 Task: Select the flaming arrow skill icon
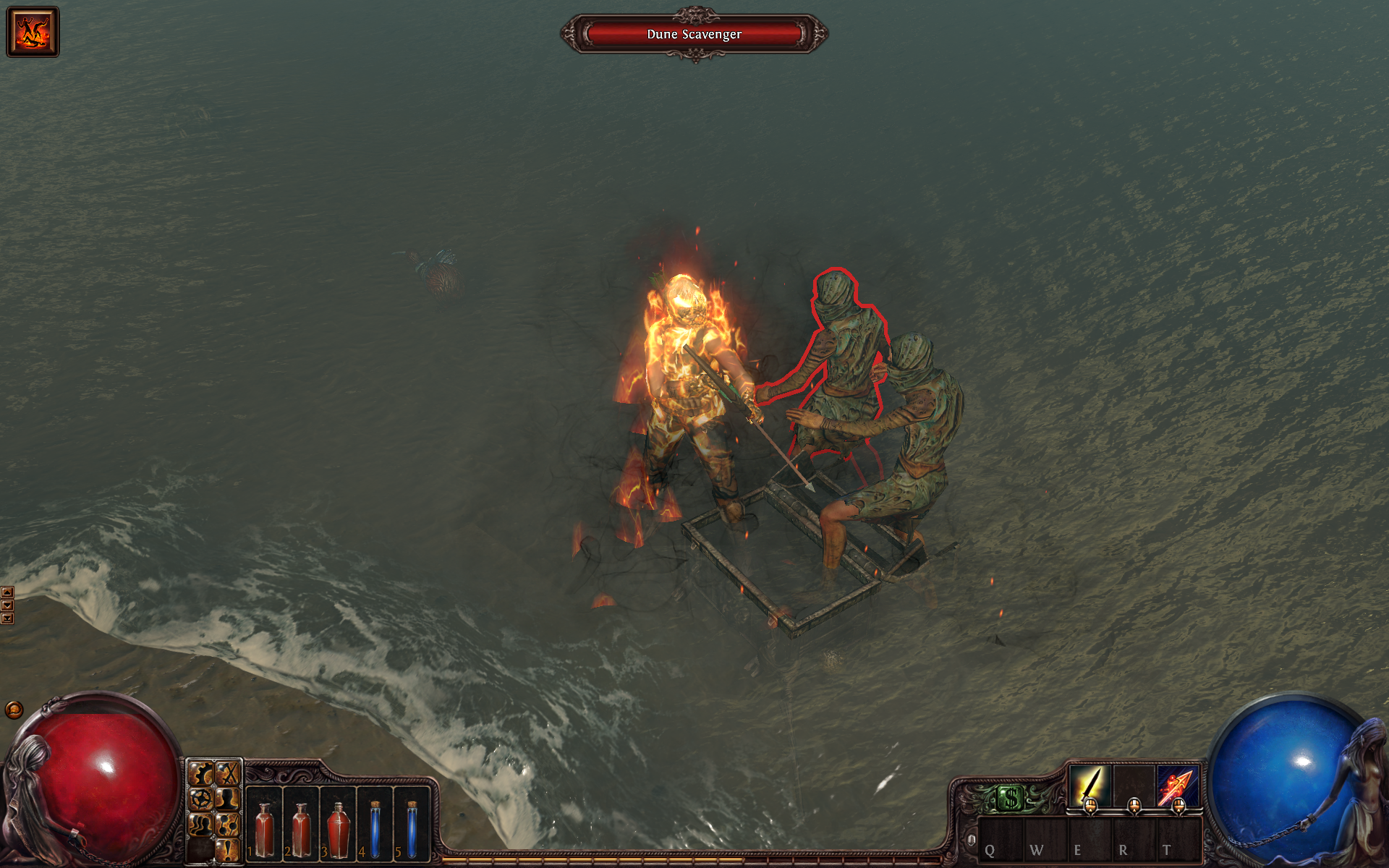(x=1178, y=786)
